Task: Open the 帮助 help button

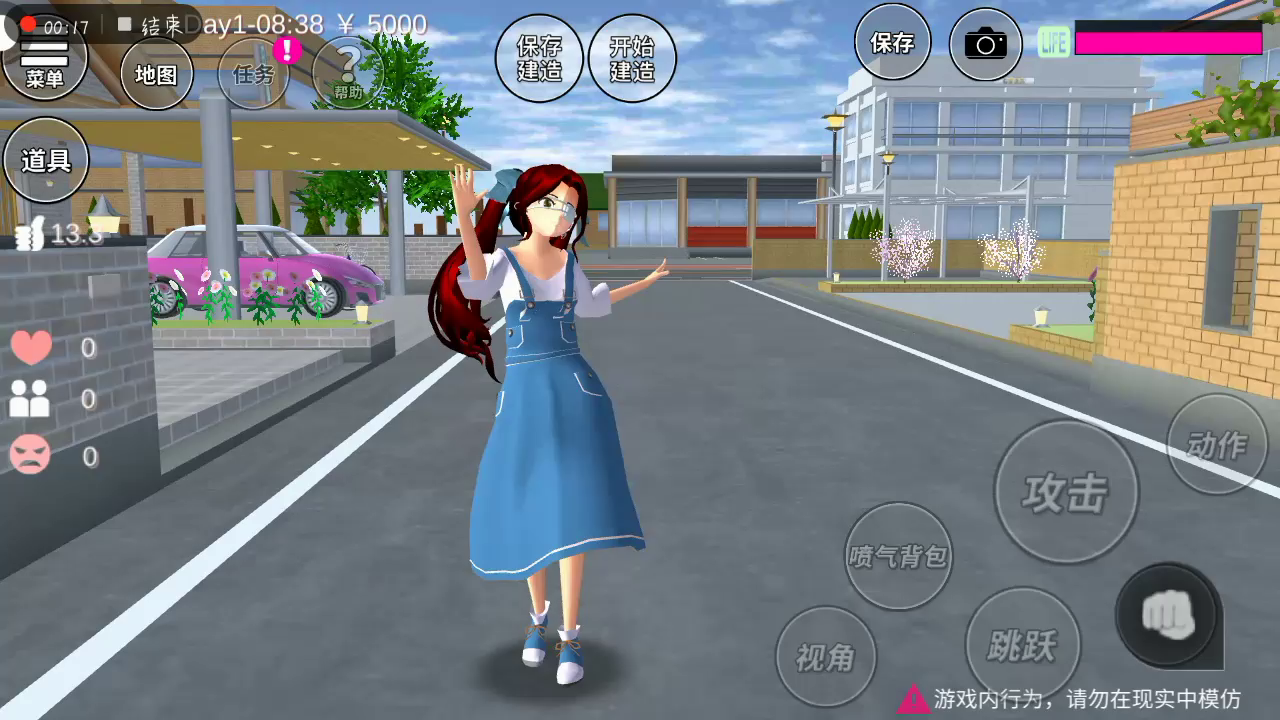Action: click(348, 74)
